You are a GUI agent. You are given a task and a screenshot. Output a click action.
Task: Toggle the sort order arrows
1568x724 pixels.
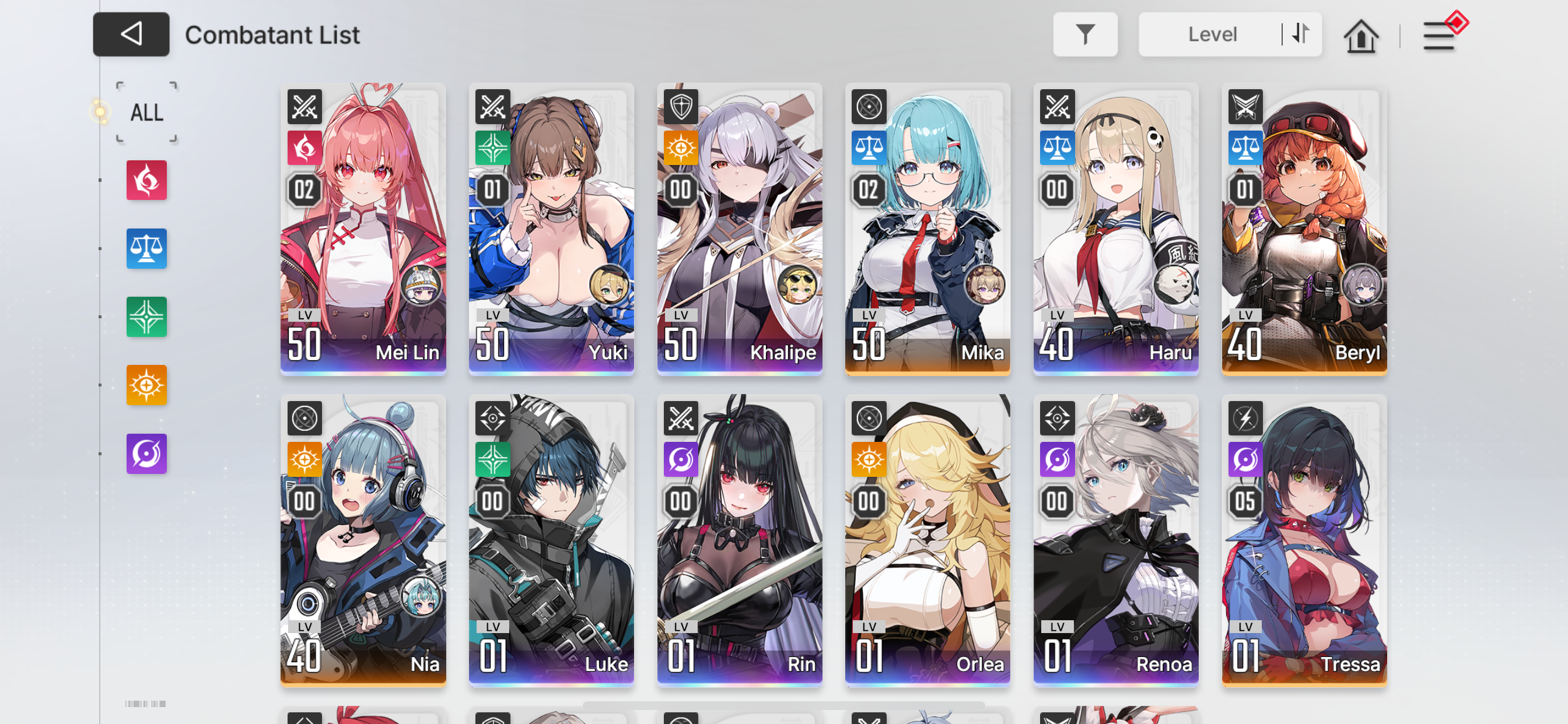(1300, 34)
